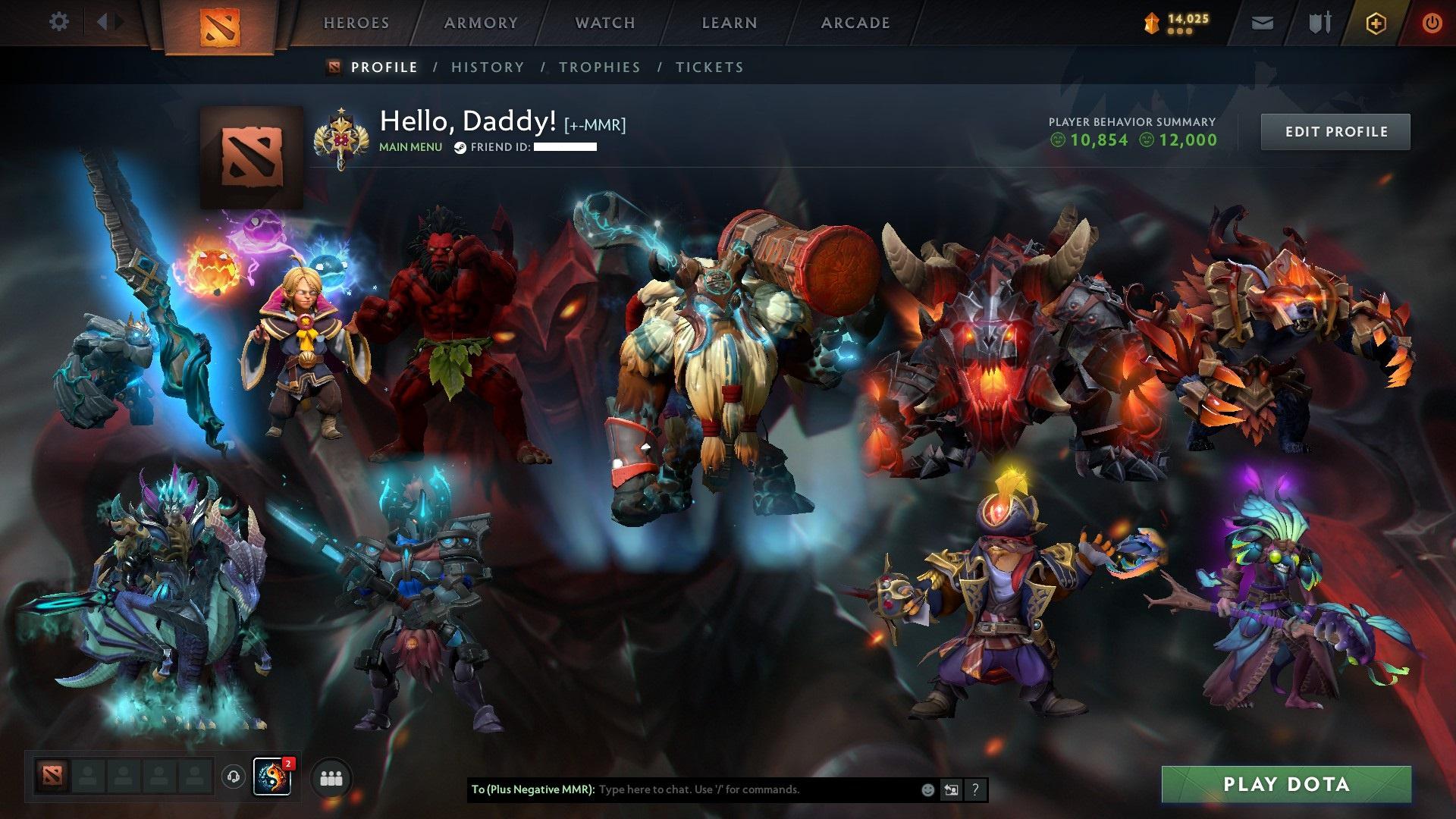Open the Learn menu
This screenshot has height=819, width=1456.
pos(730,23)
